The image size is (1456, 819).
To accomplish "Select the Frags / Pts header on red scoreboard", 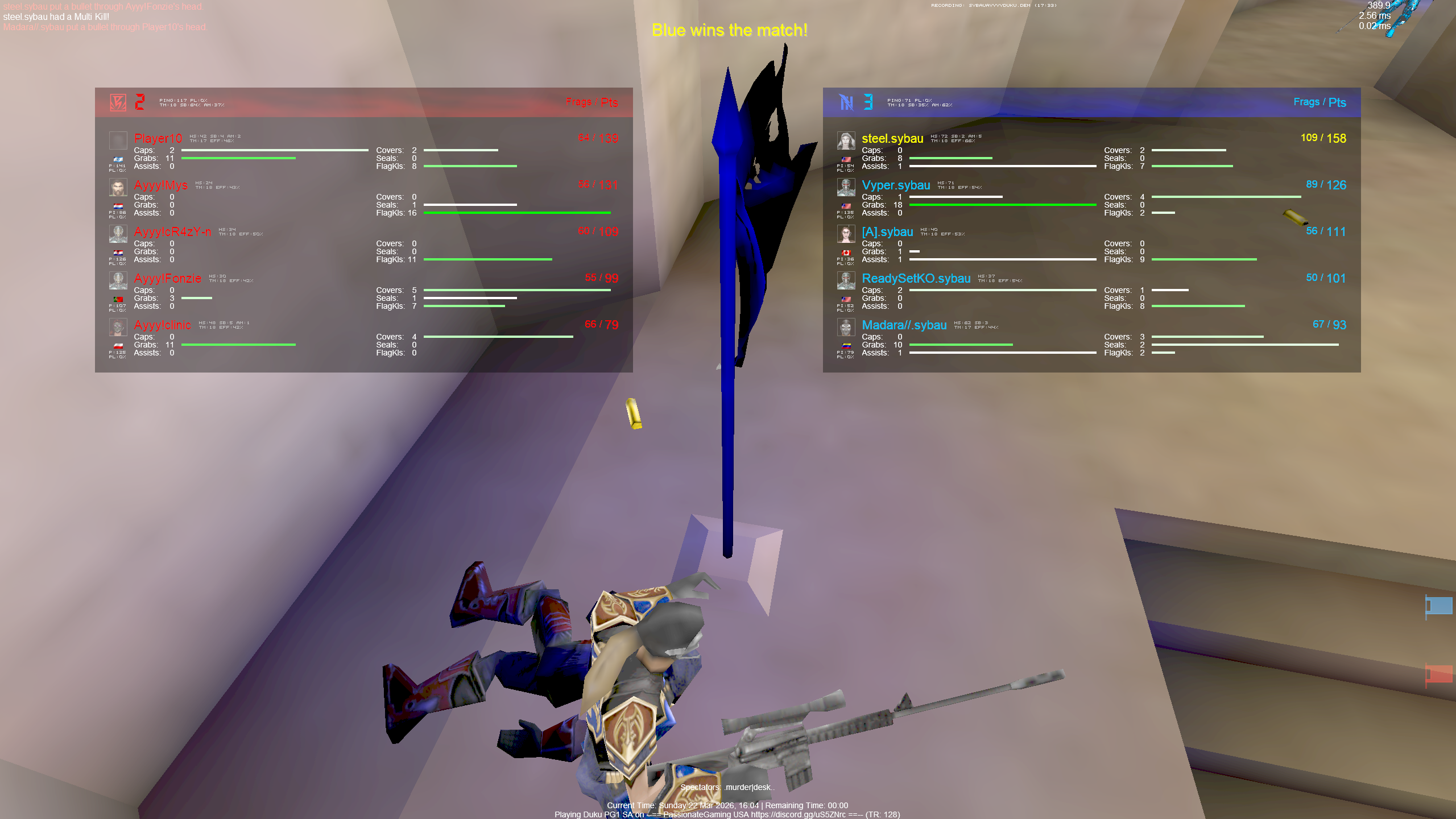I will point(591,102).
